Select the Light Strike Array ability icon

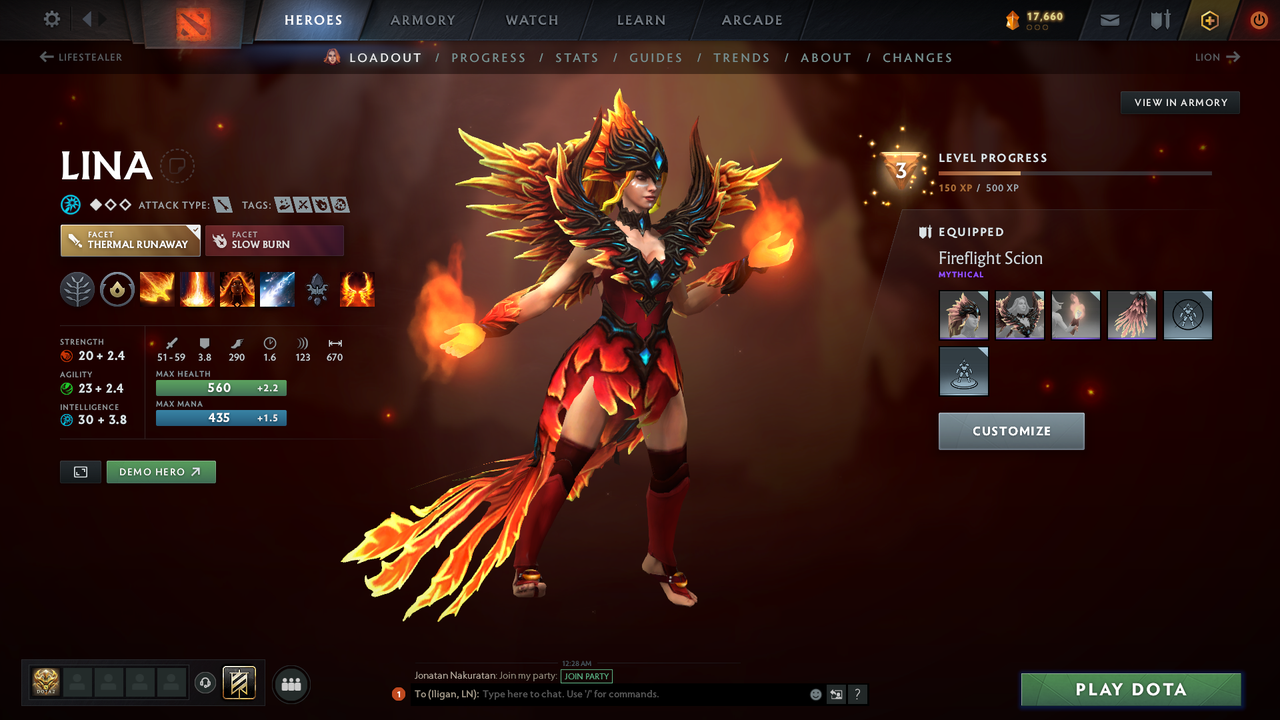click(x=197, y=289)
